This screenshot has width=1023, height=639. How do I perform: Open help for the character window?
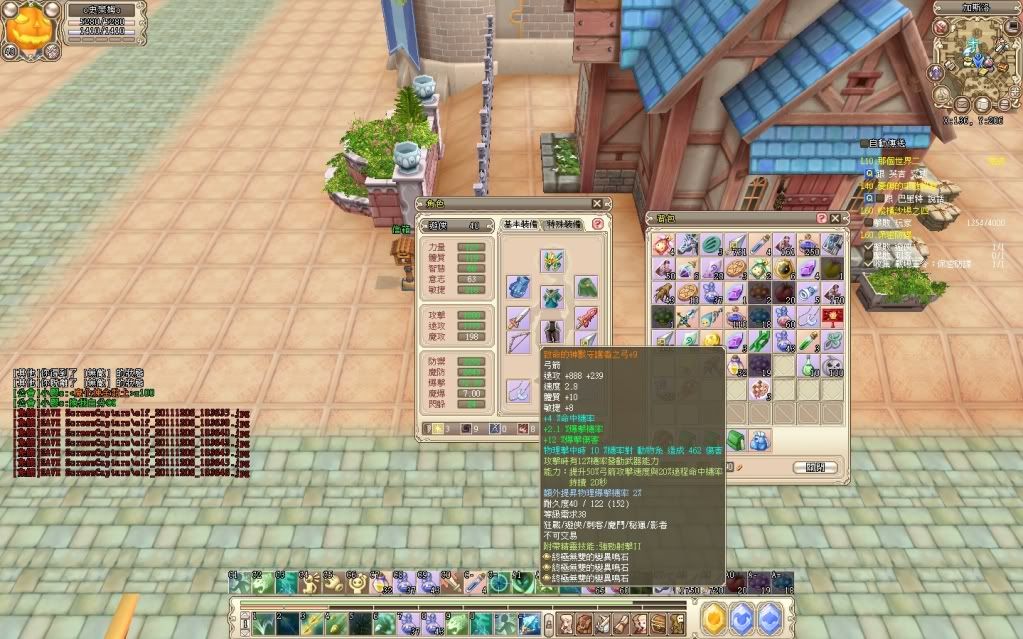click(x=597, y=224)
